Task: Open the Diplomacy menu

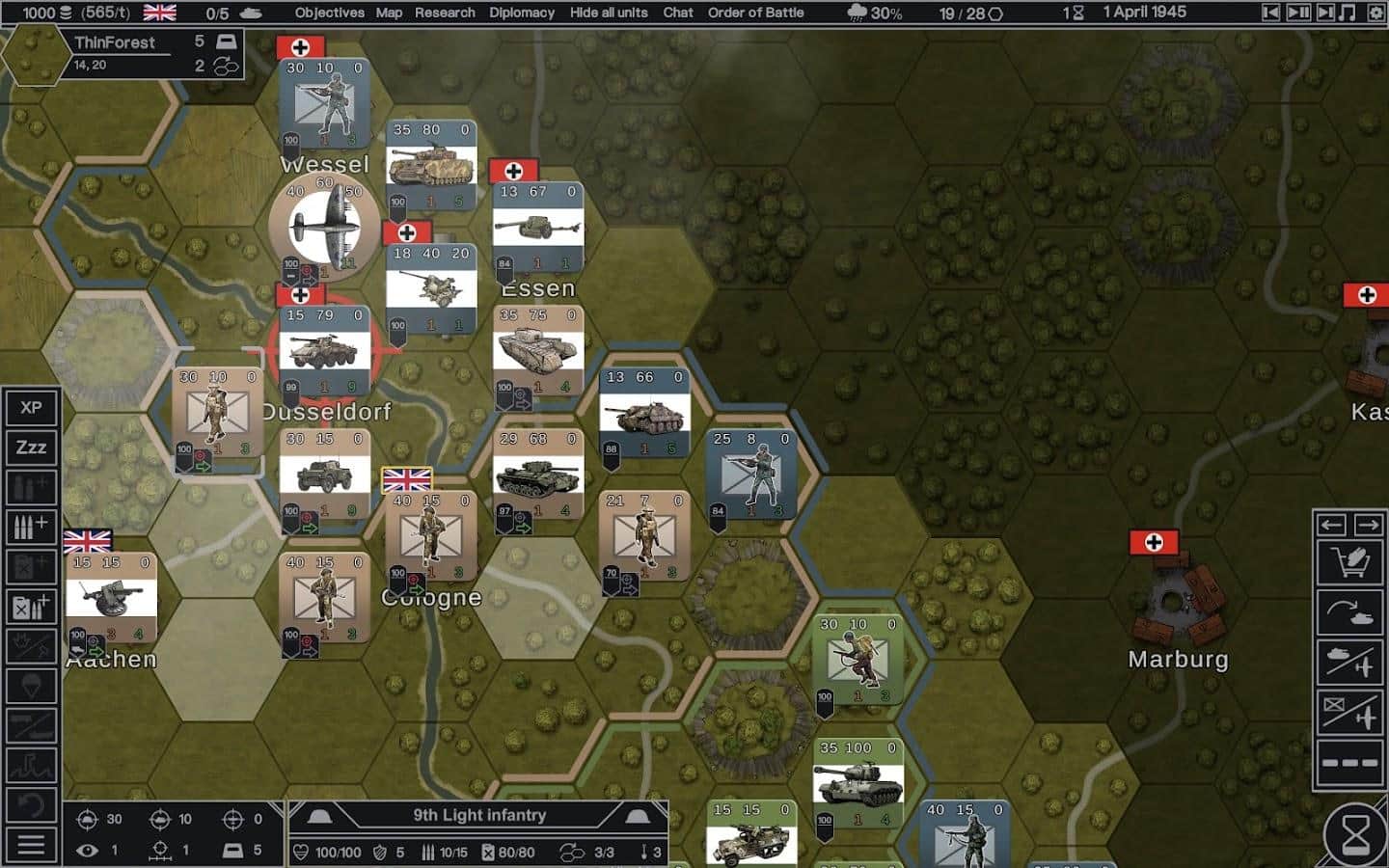Action: coord(522,13)
